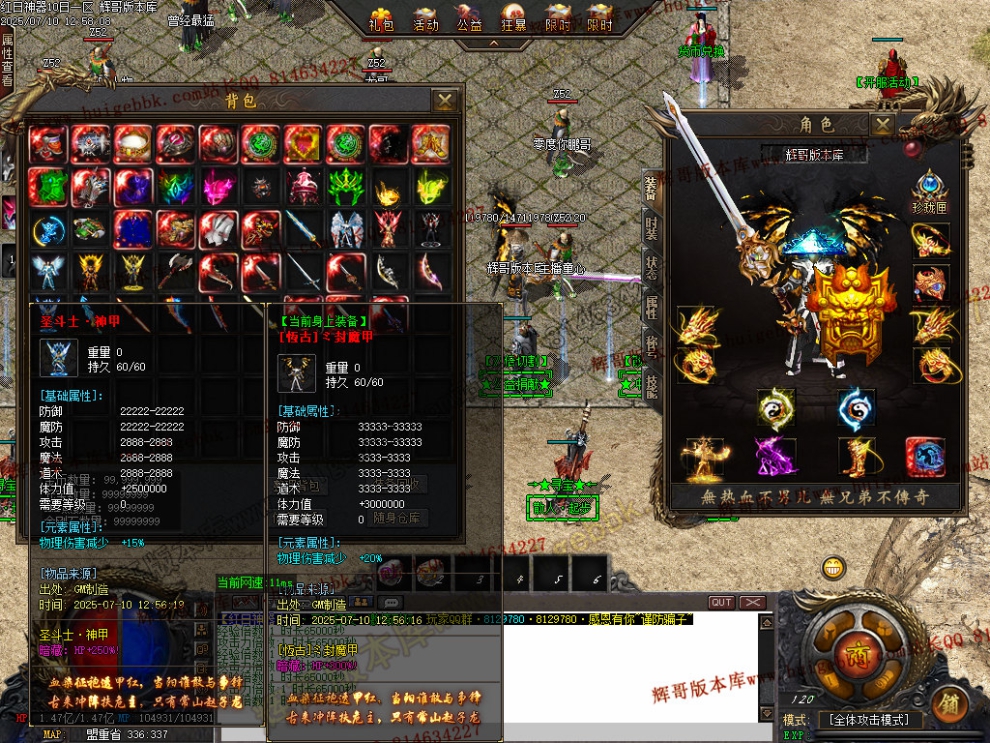Close the 背包 backpack window
This screenshot has height=743, width=990.
click(445, 100)
